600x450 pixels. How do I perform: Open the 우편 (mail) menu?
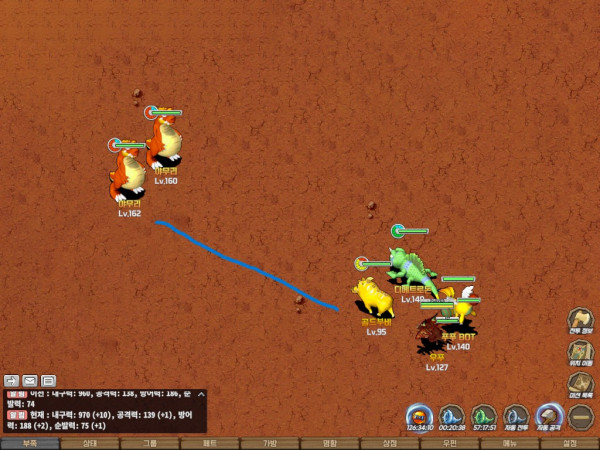pyautogui.click(x=450, y=443)
